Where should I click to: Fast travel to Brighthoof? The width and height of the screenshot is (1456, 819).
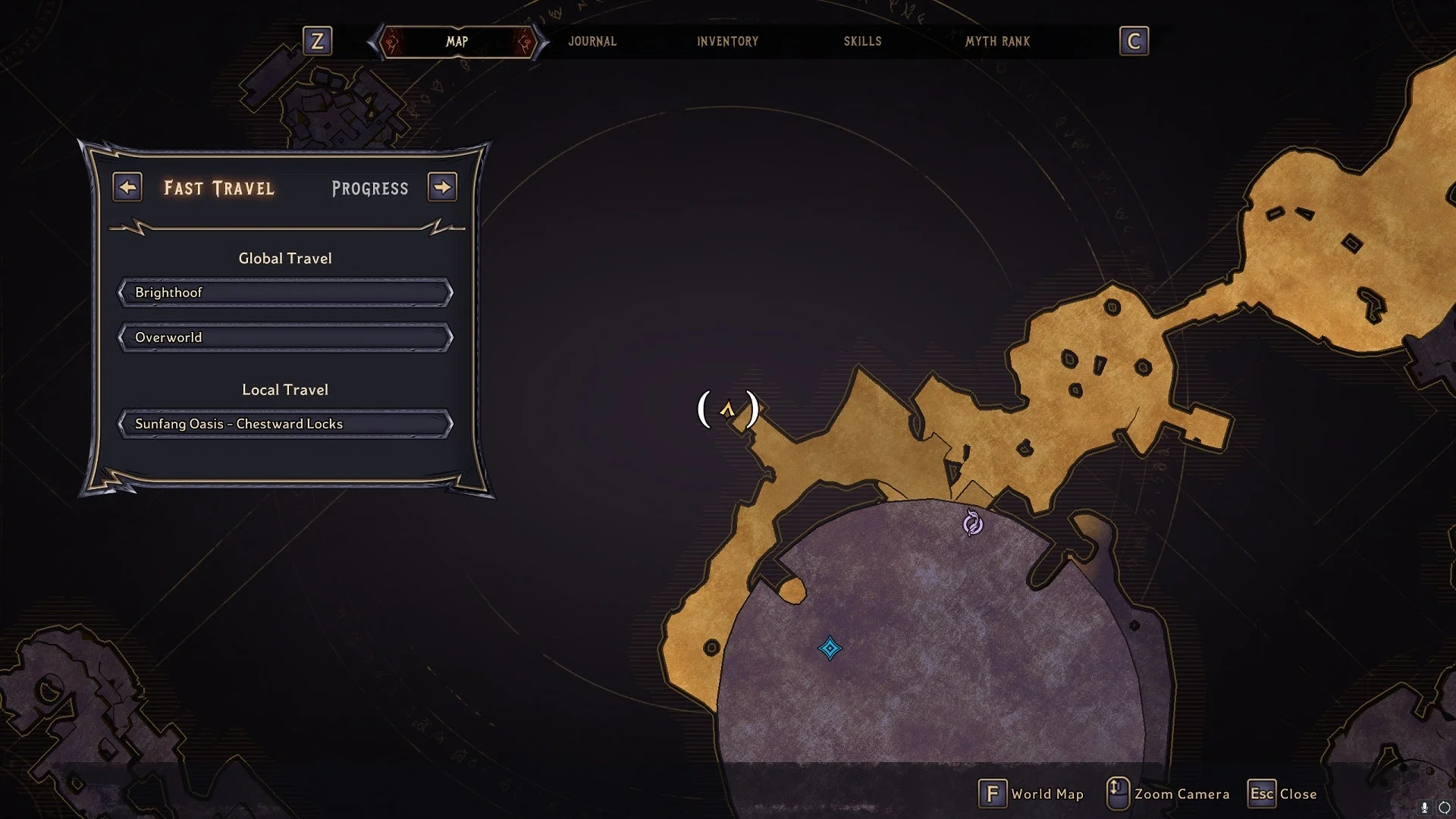pyautogui.click(x=285, y=293)
